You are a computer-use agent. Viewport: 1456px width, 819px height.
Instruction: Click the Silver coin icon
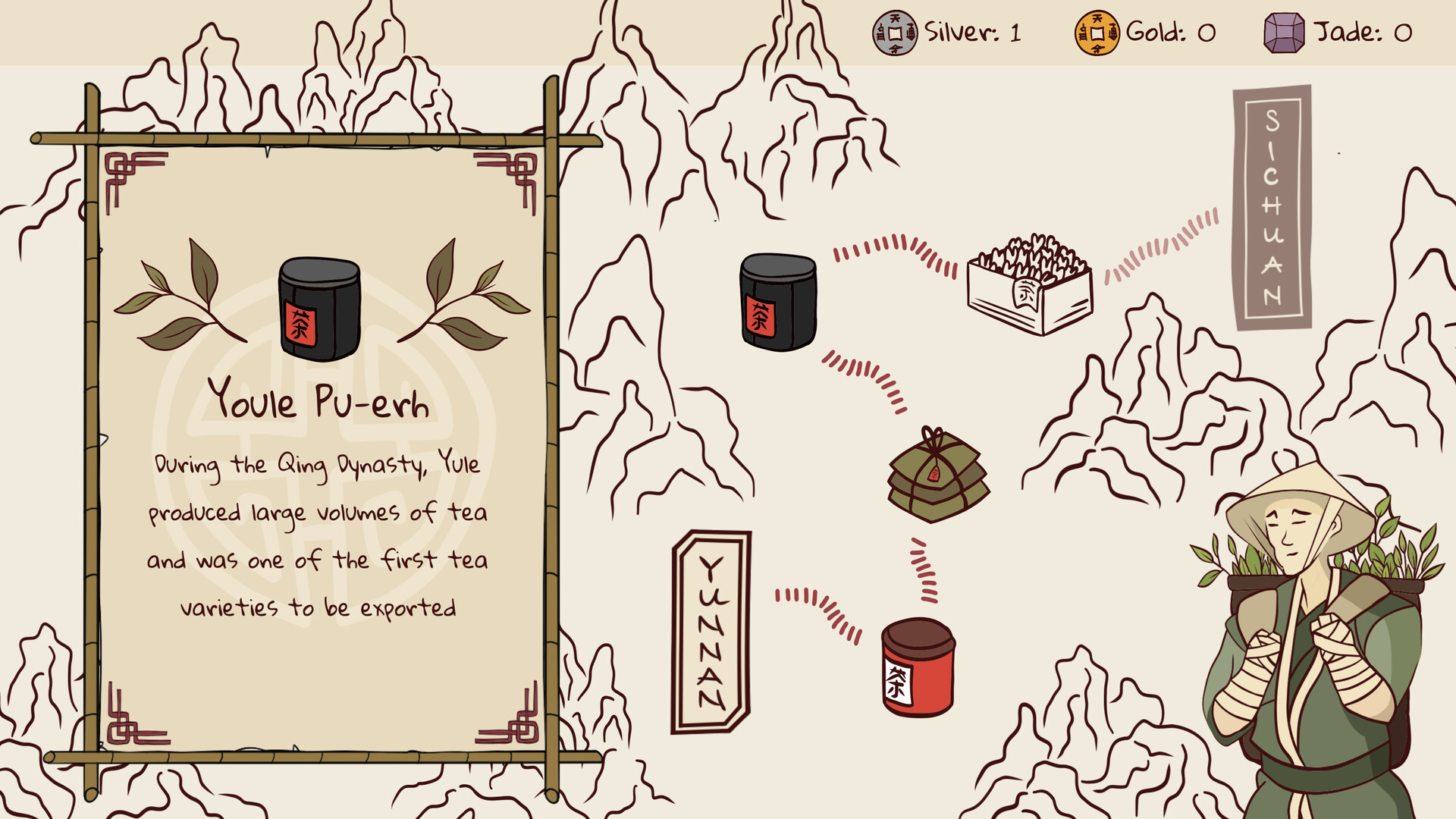(894, 32)
